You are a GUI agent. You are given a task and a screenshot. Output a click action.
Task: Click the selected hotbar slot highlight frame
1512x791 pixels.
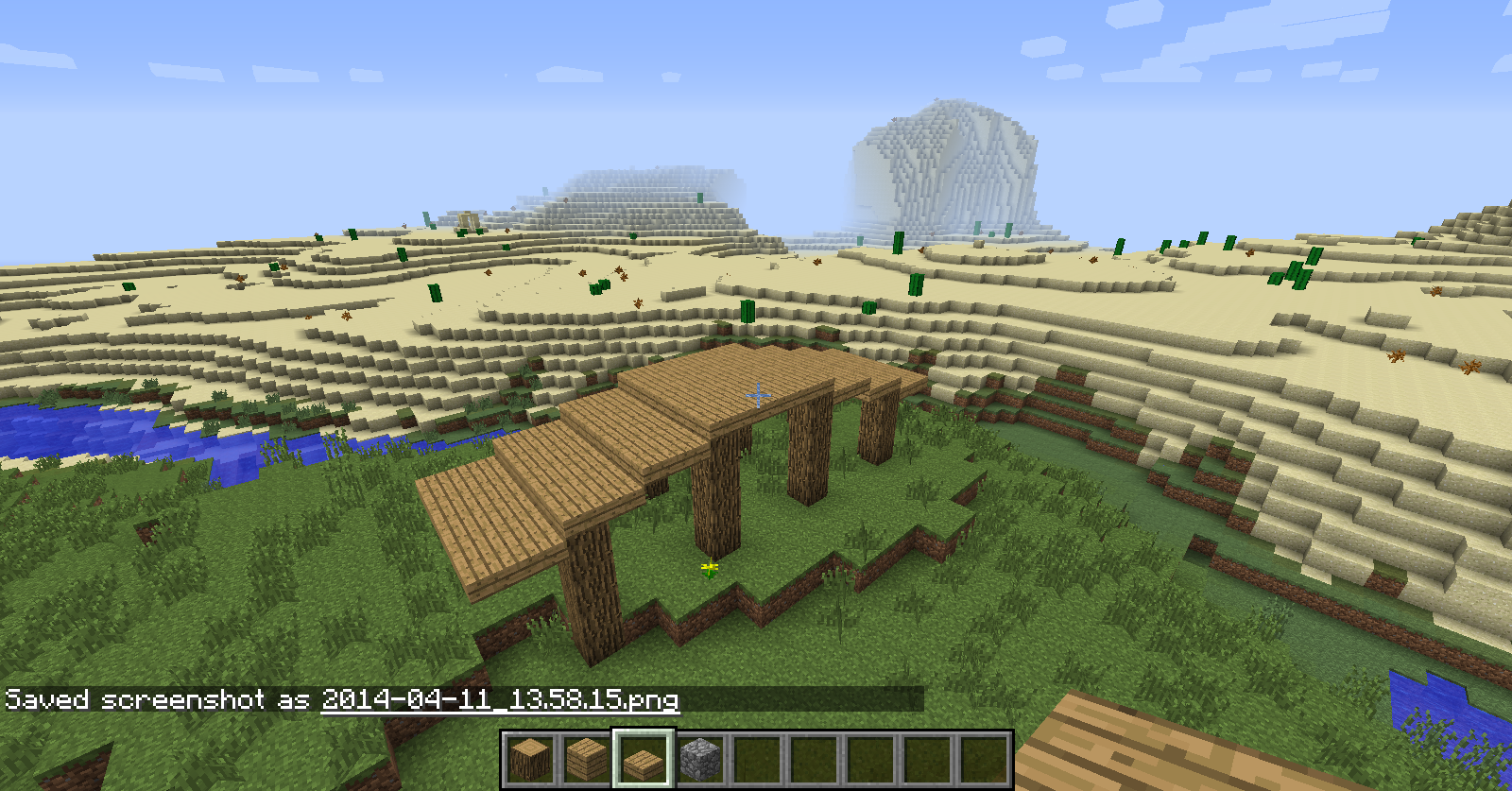point(643,735)
